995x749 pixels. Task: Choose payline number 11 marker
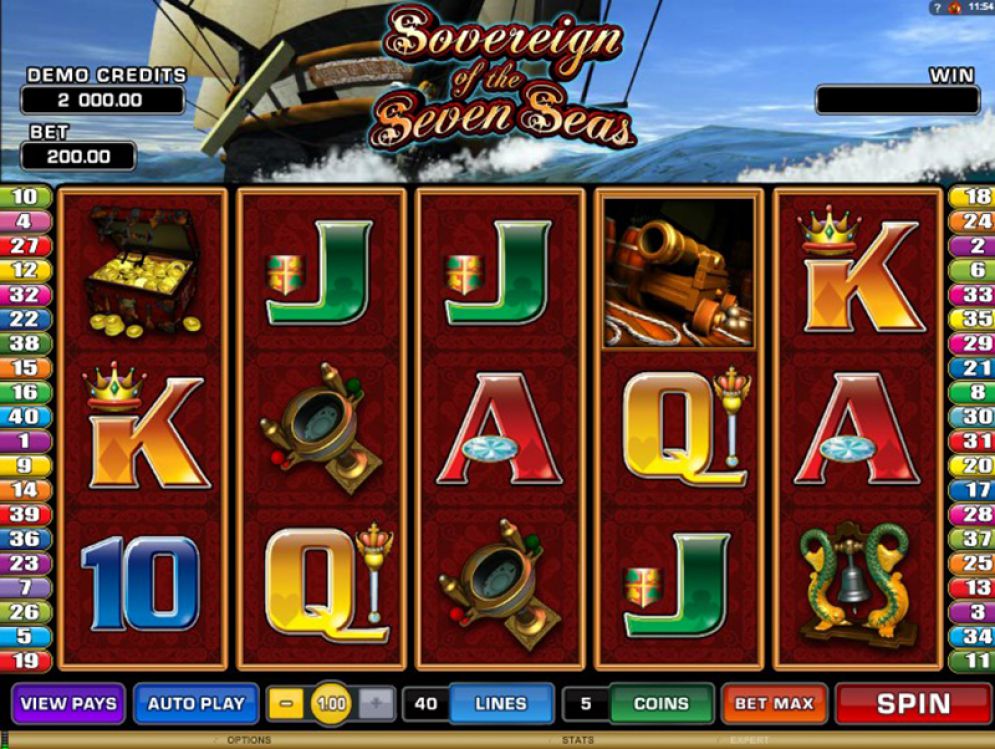[970, 660]
